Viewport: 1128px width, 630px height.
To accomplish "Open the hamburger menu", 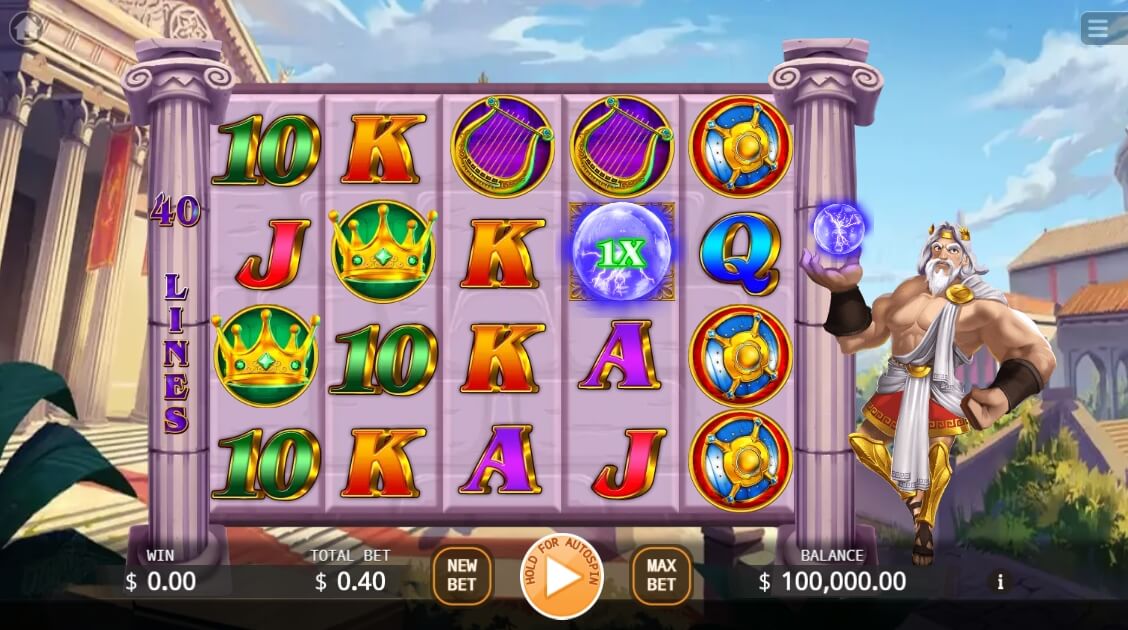I will [x=1098, y=29].
